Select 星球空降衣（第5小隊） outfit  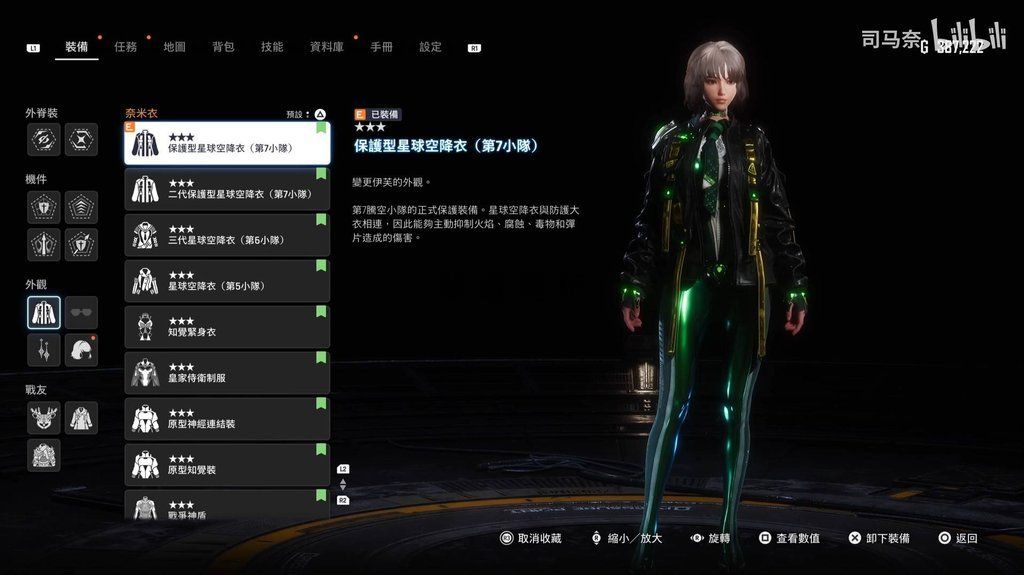(227, 281)
